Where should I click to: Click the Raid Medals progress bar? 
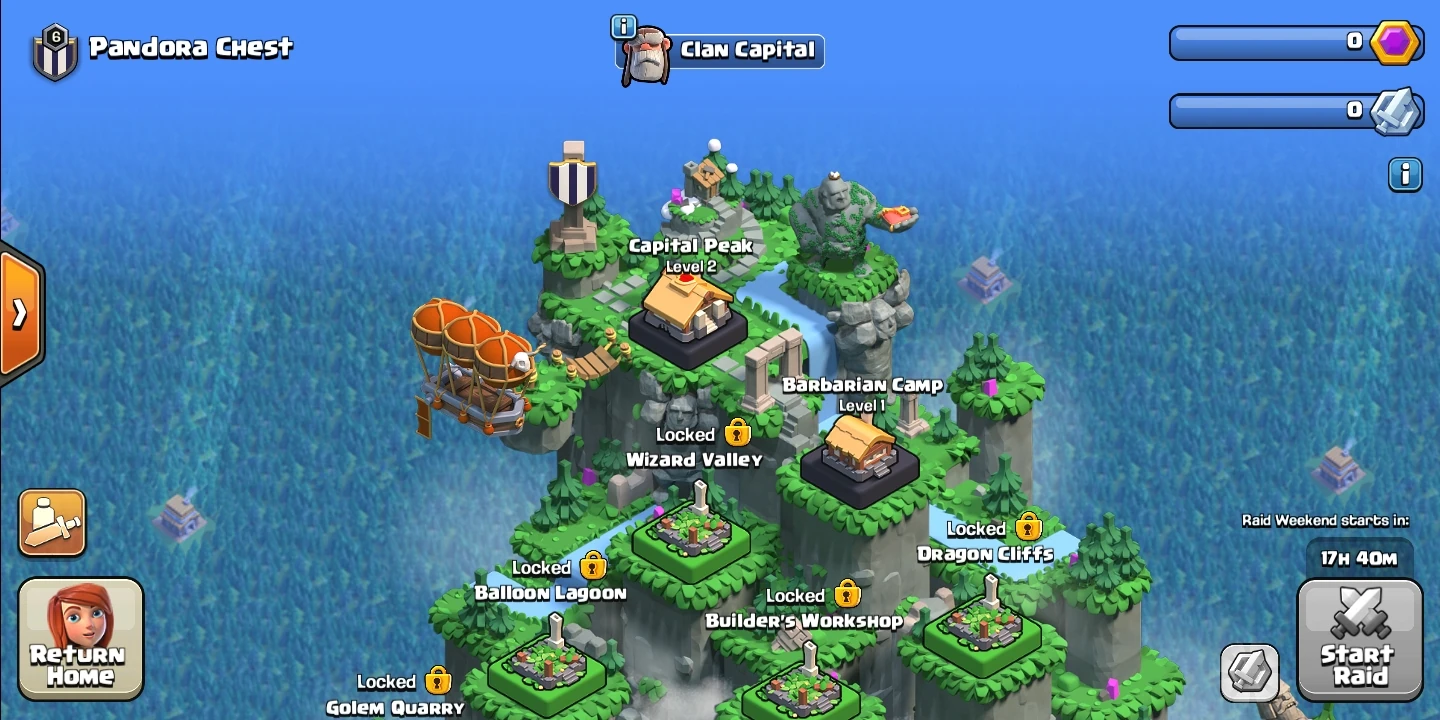point(1270,110)
